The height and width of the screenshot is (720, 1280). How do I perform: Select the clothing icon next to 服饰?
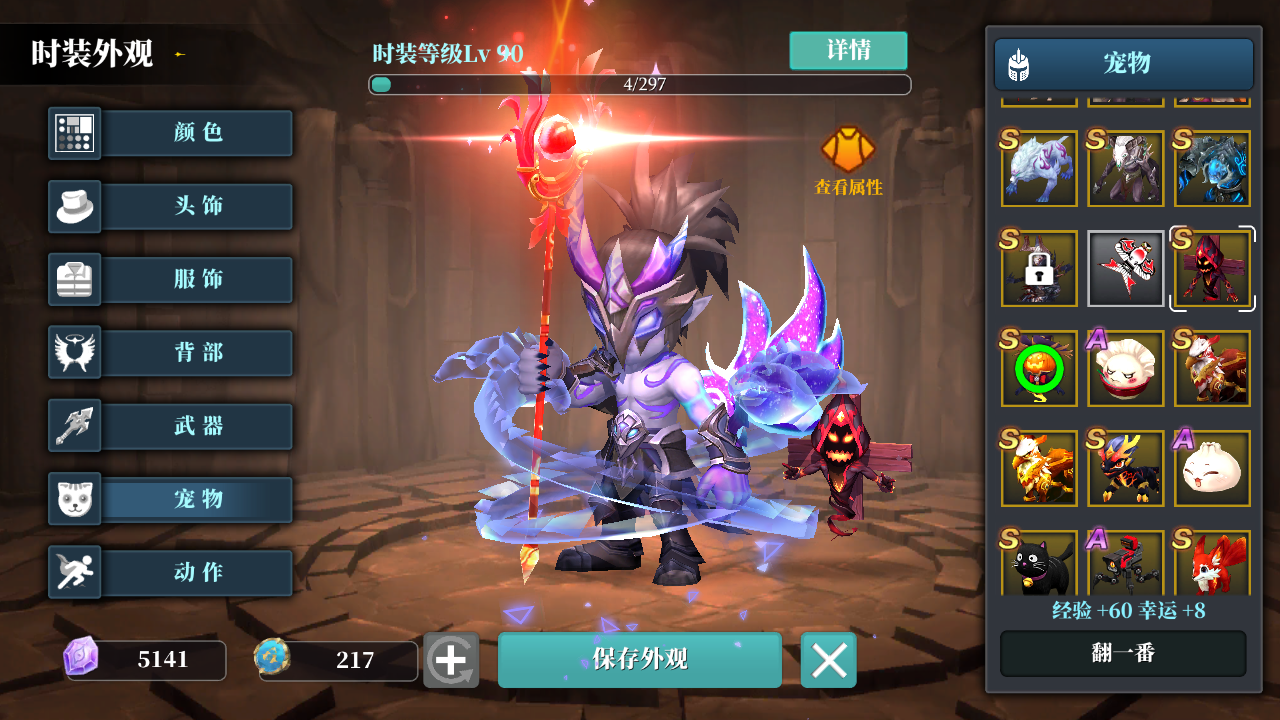click(74, 279)
